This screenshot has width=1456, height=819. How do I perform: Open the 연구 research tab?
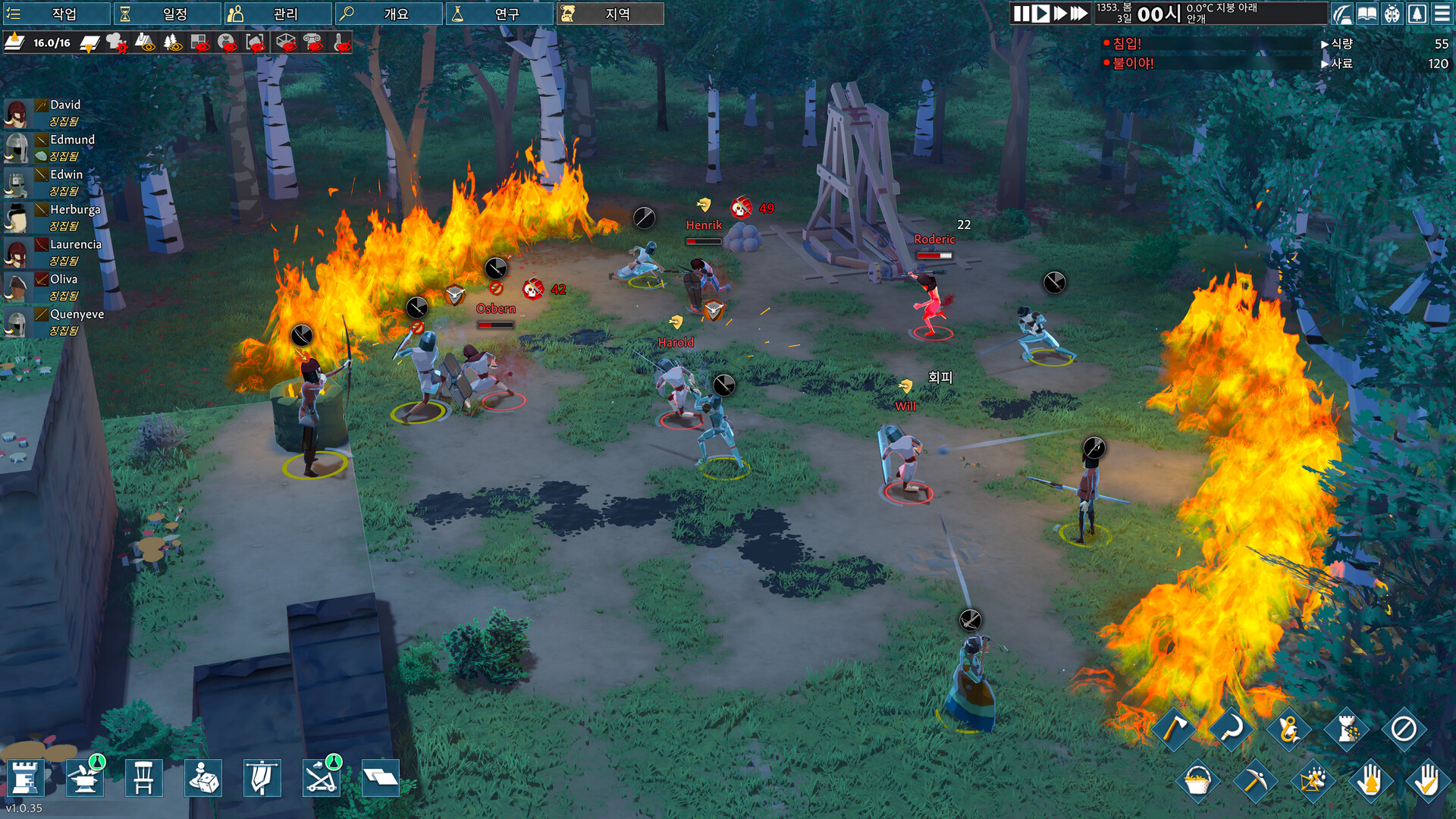coord(500,14)
